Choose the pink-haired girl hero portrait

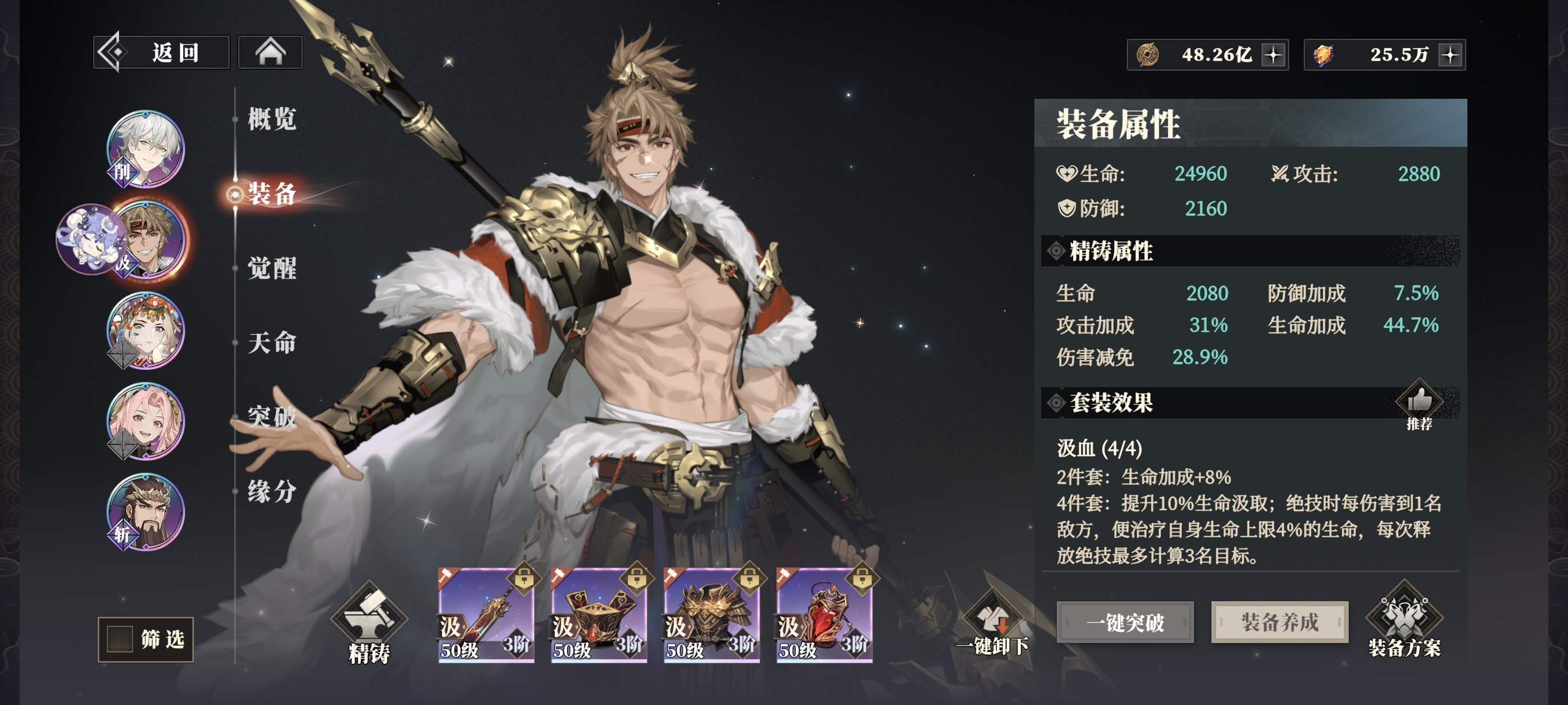146,421
